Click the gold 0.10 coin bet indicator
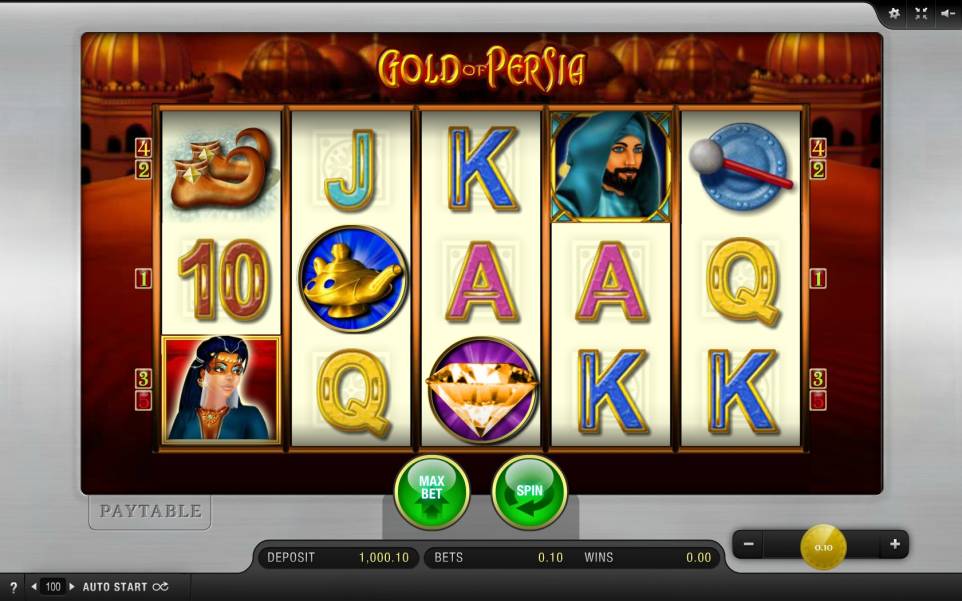Image resolution: width=962 pixels, height=601 pixels. click(823, 547)
